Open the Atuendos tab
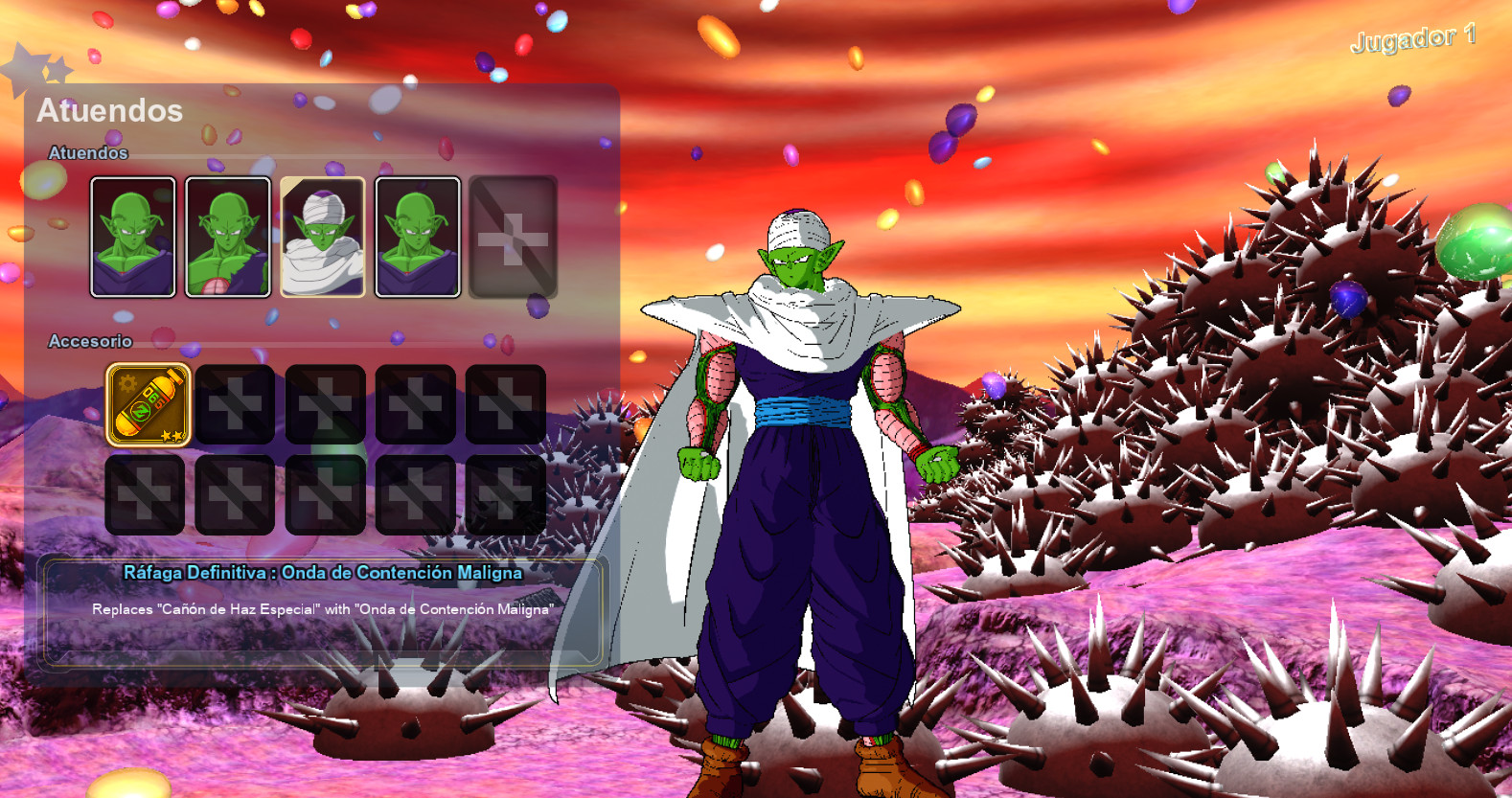This screenshot has width=1512, height=798. pos(109,111)
